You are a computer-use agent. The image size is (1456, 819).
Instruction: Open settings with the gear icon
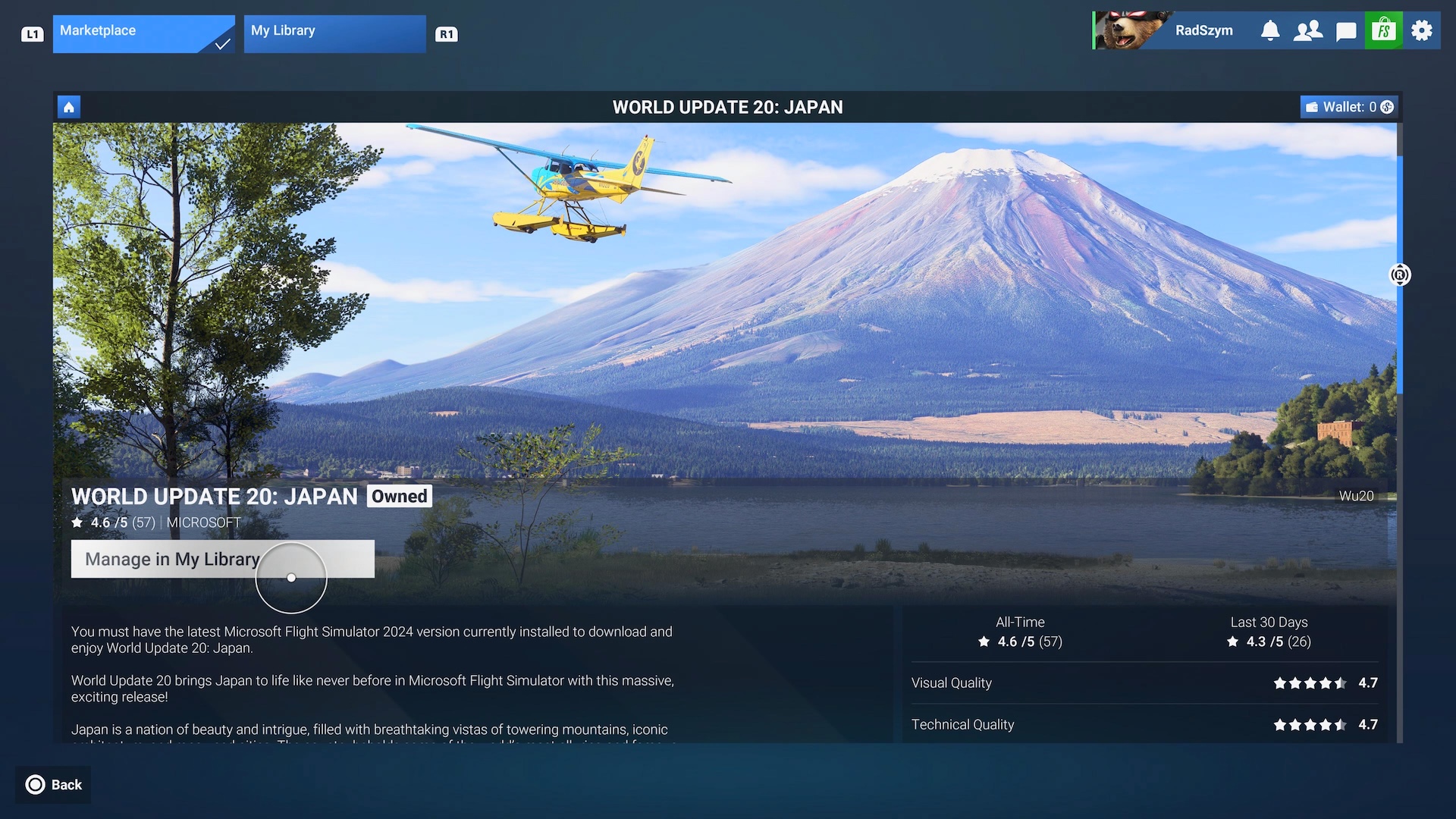click(1422, 30)
